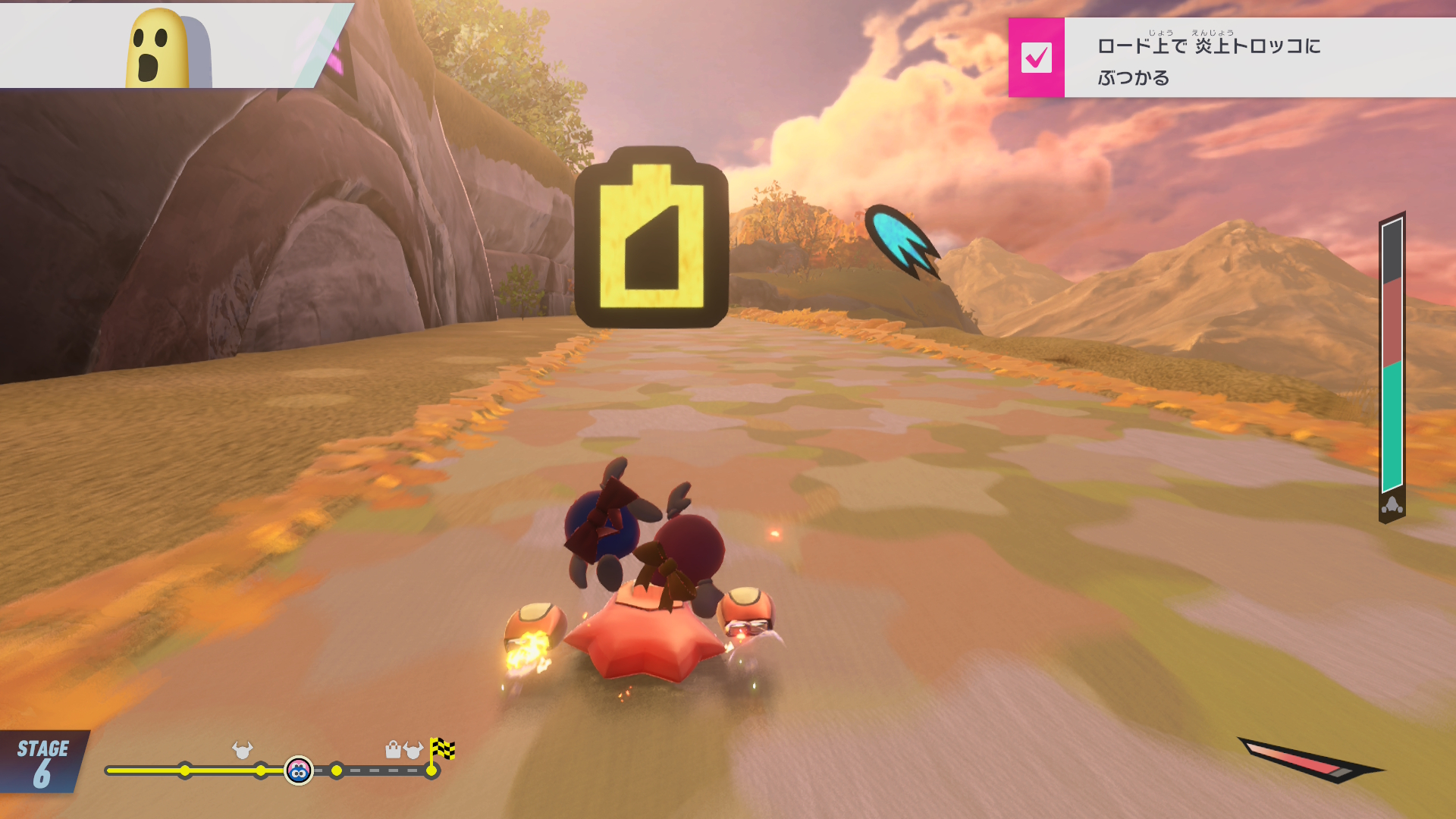Click the yellow ghost face emote
The width and height of the screenshot is (1456, 819).
coord(158,50)
